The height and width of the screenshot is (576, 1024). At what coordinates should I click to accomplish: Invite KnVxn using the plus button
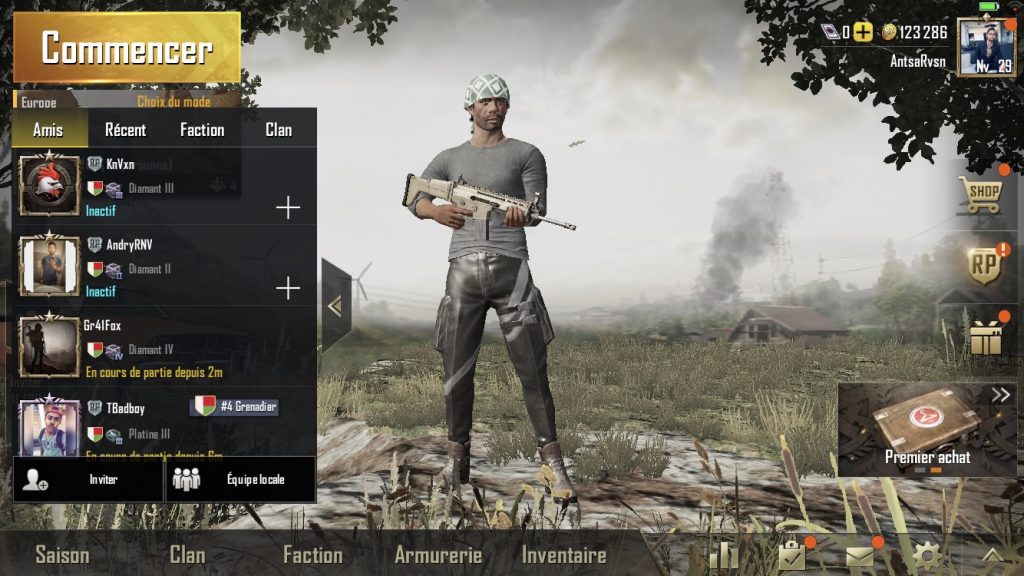pyautogui.click(x=288, y=208)
